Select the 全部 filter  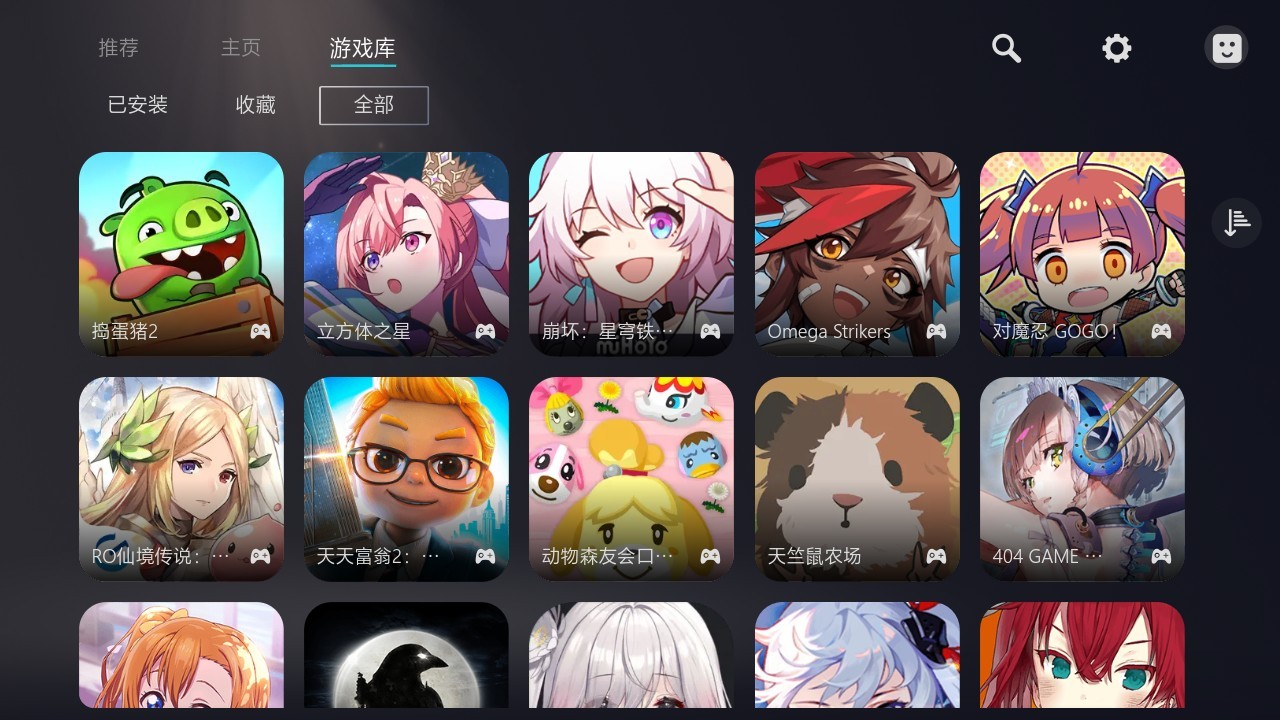[373, 105]
